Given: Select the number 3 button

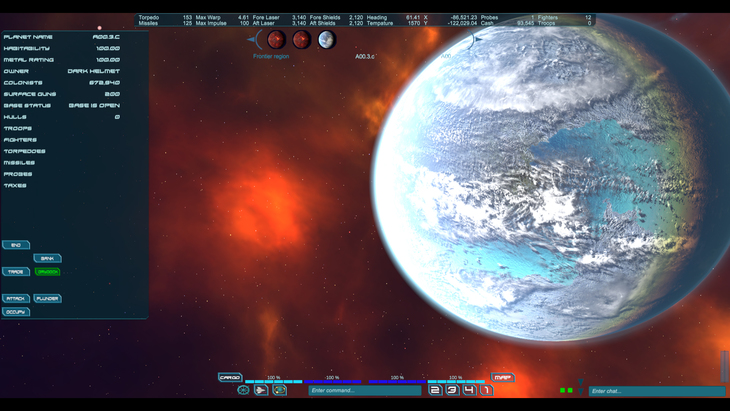Looking at the screenshot, I should [x=452, y=390].
